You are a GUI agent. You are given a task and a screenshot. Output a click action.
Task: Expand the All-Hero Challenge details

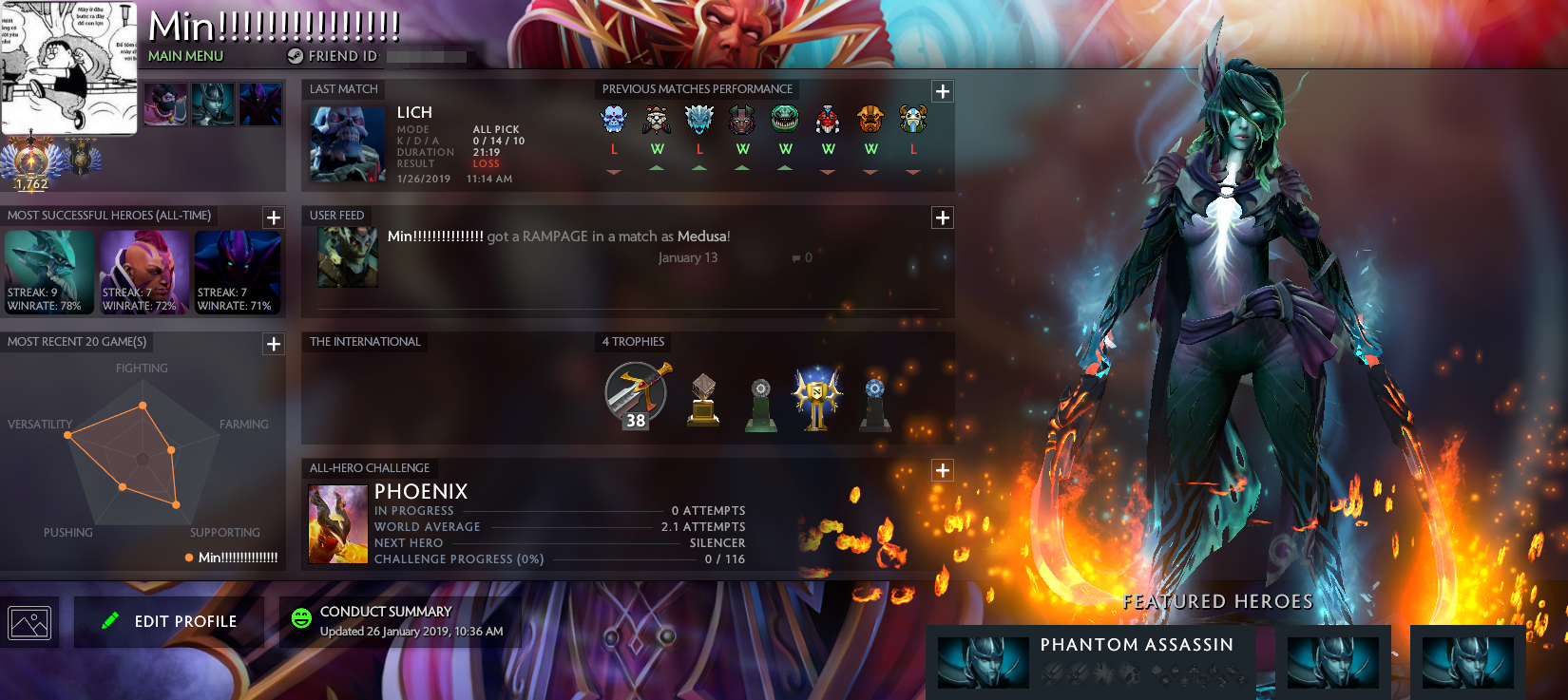(x=942, y=469)
